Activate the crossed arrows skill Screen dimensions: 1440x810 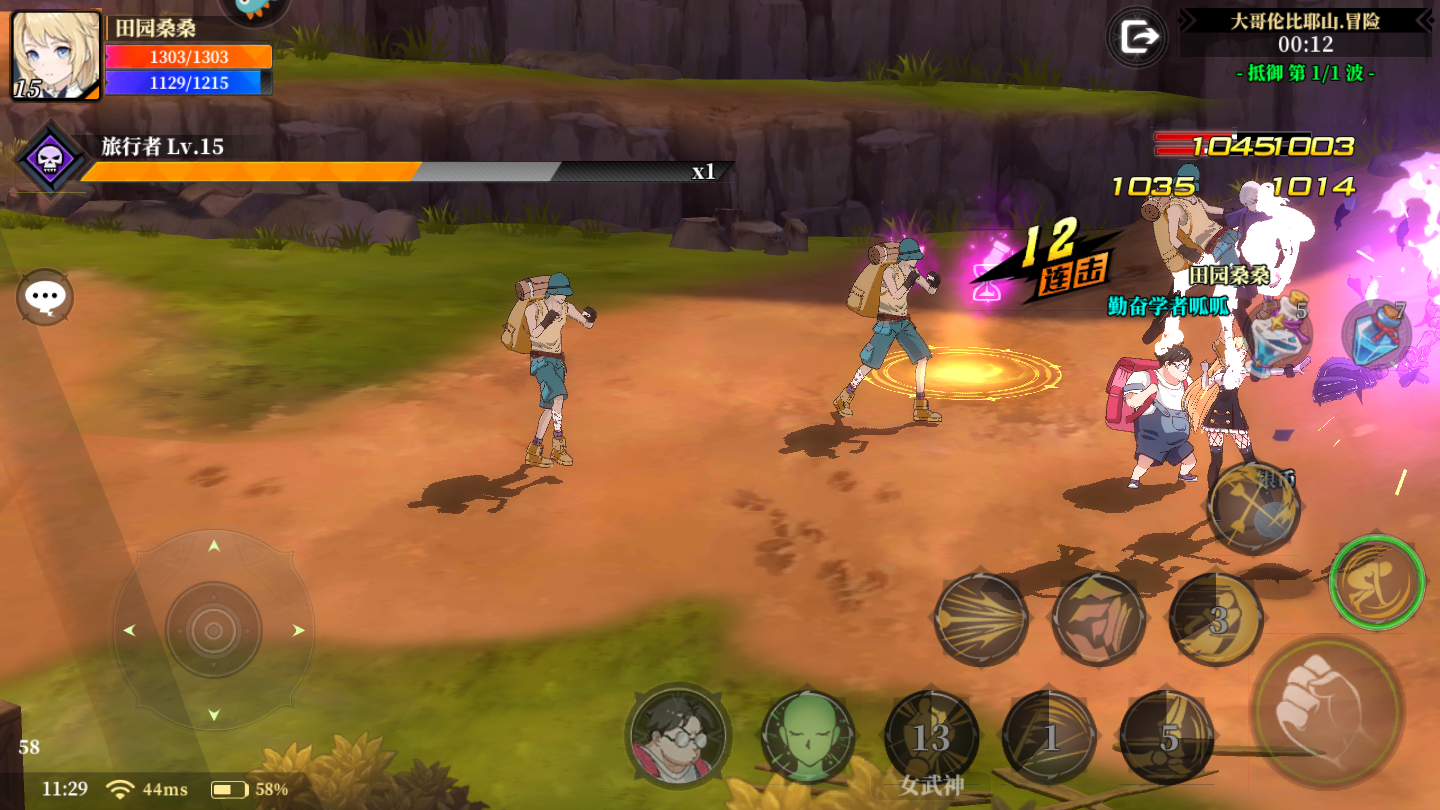(1253, 509)
